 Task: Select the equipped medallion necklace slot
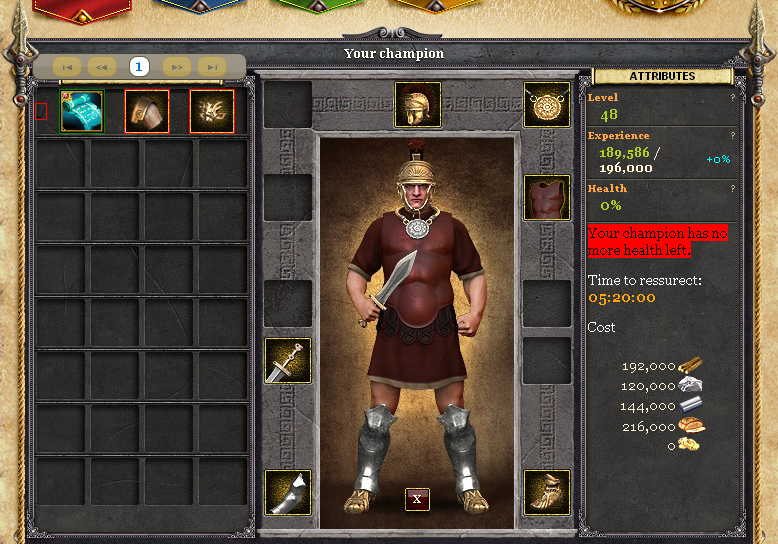(x=547, y=105)
